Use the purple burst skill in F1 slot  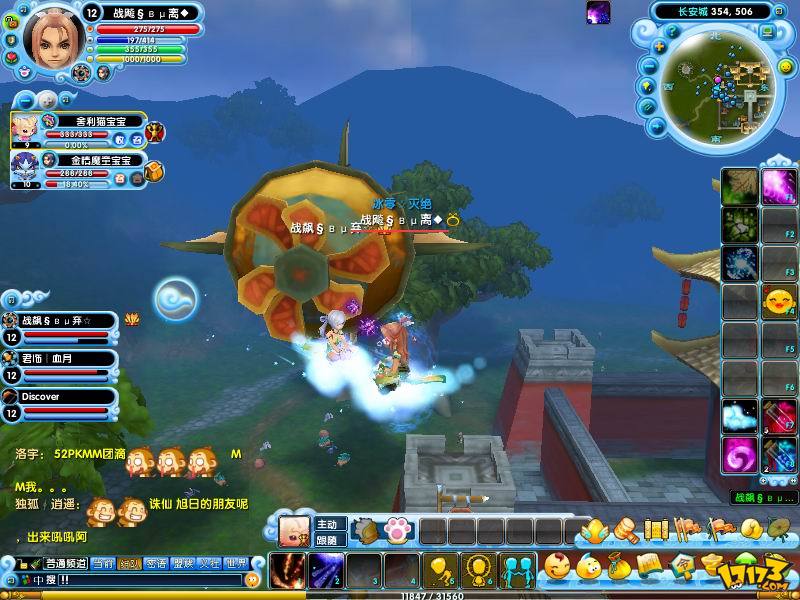pyautogui.click(x=778, y=186)
